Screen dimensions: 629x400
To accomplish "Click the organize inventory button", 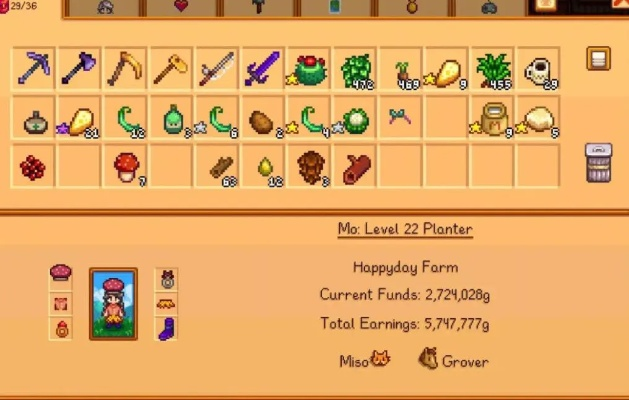I will pos(598,58).
